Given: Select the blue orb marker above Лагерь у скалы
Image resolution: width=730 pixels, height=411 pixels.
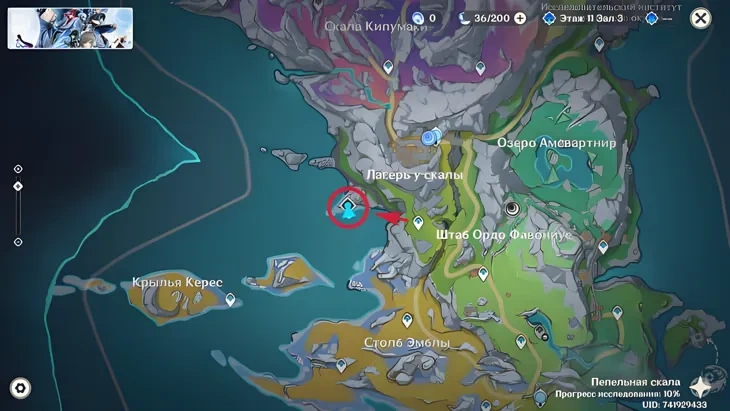Looking at the screenshot, I should point(430,137).
